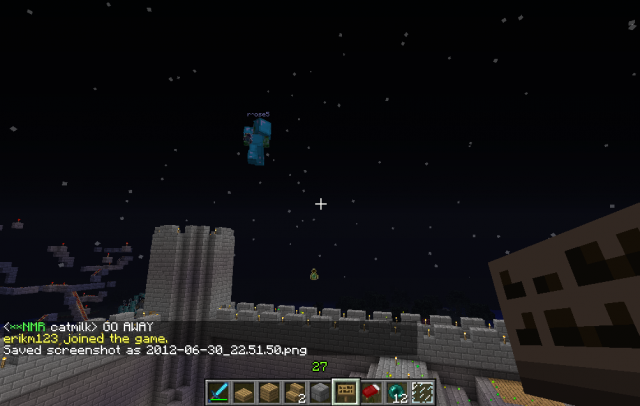The height and width of the screenshot is (406, 640).
Task: Choose the wooden stairs stack of 2
Action: coord(295,393)
